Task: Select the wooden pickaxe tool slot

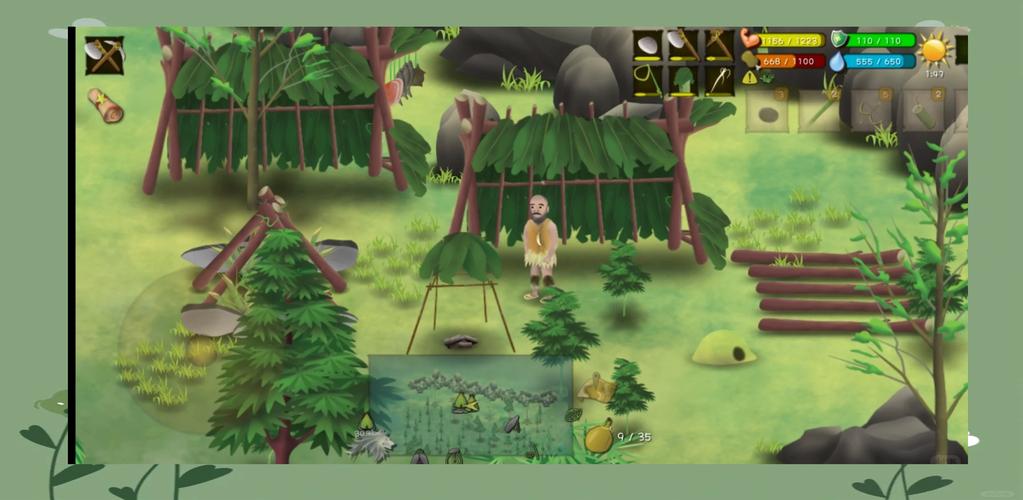Action: (719, 46)
